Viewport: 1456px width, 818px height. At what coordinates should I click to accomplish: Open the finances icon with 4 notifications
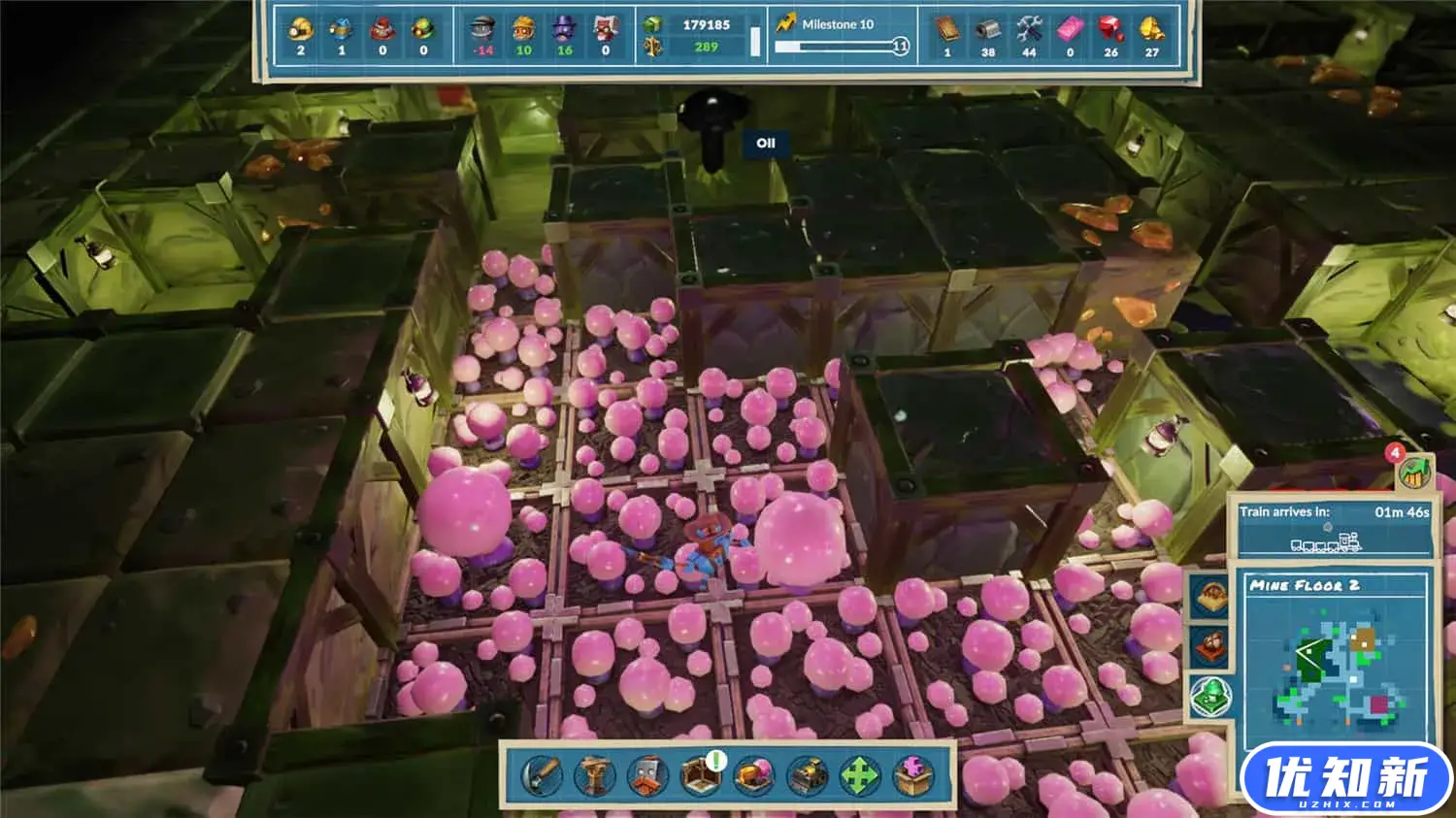click(x=1414, y=471)
